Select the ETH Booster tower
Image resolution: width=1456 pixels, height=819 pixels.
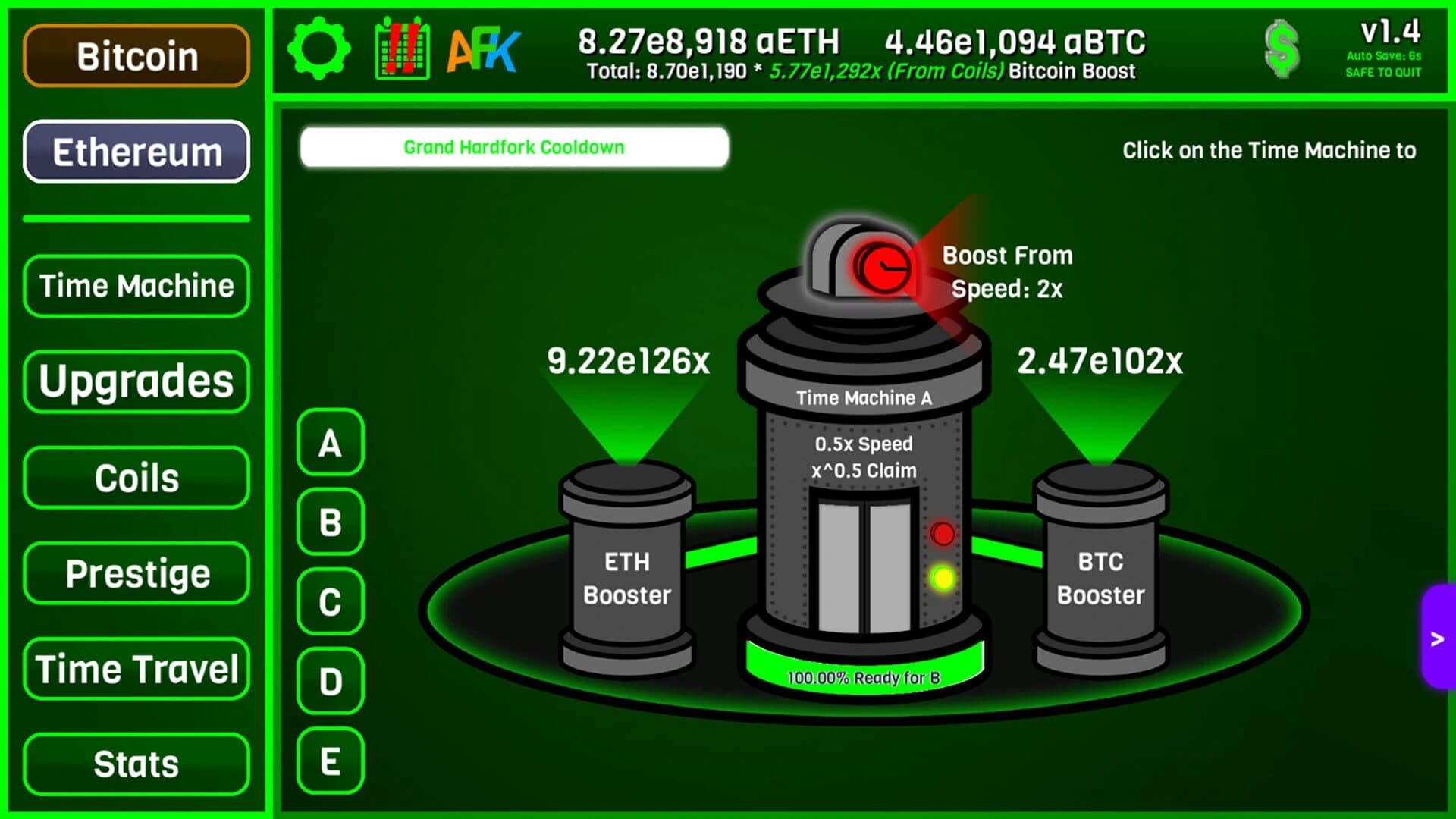(626, 578)
